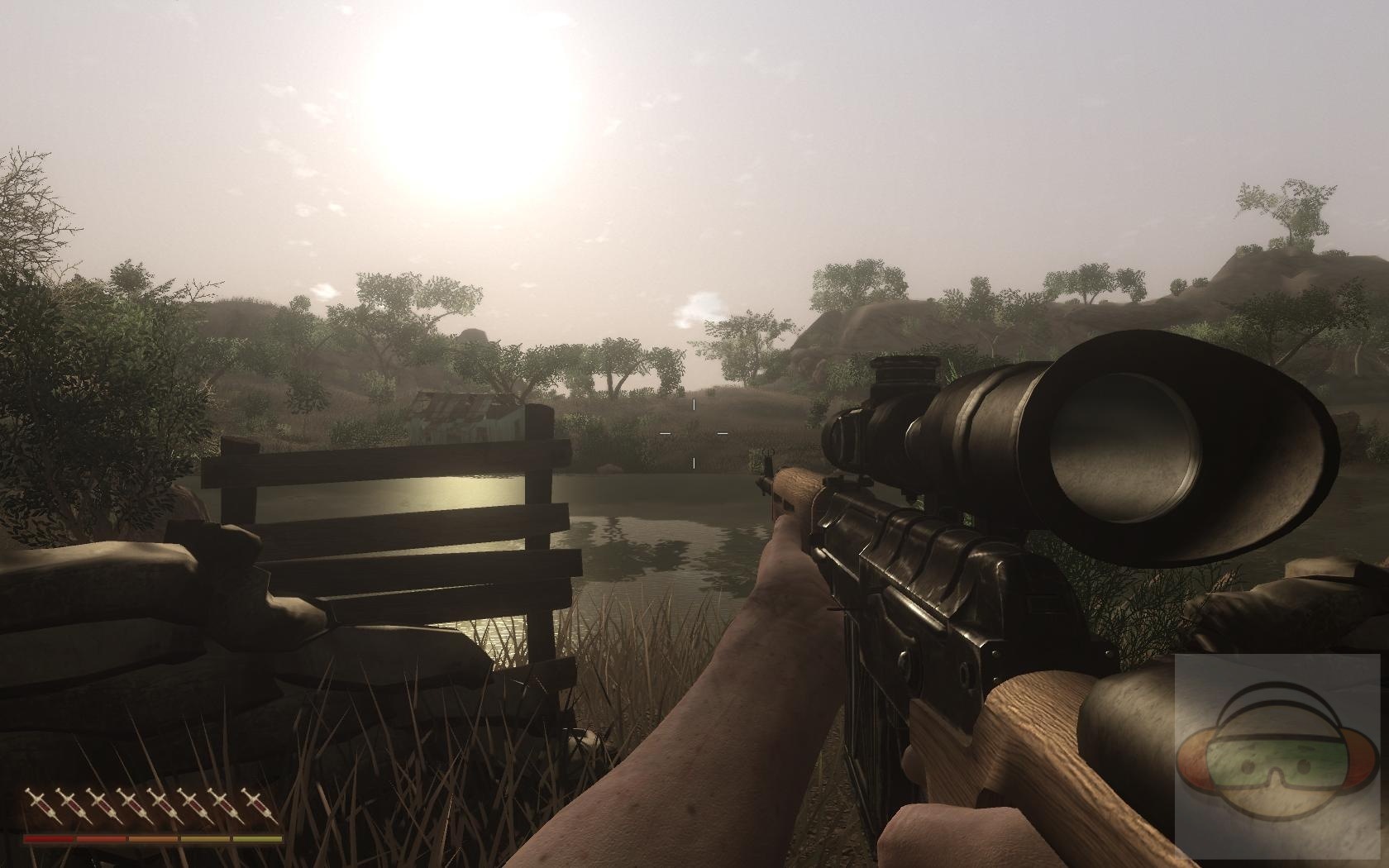1389x868 pixels.
Task: Click the orange middle segment of the health bar
Action: click(x=151, y=838)
